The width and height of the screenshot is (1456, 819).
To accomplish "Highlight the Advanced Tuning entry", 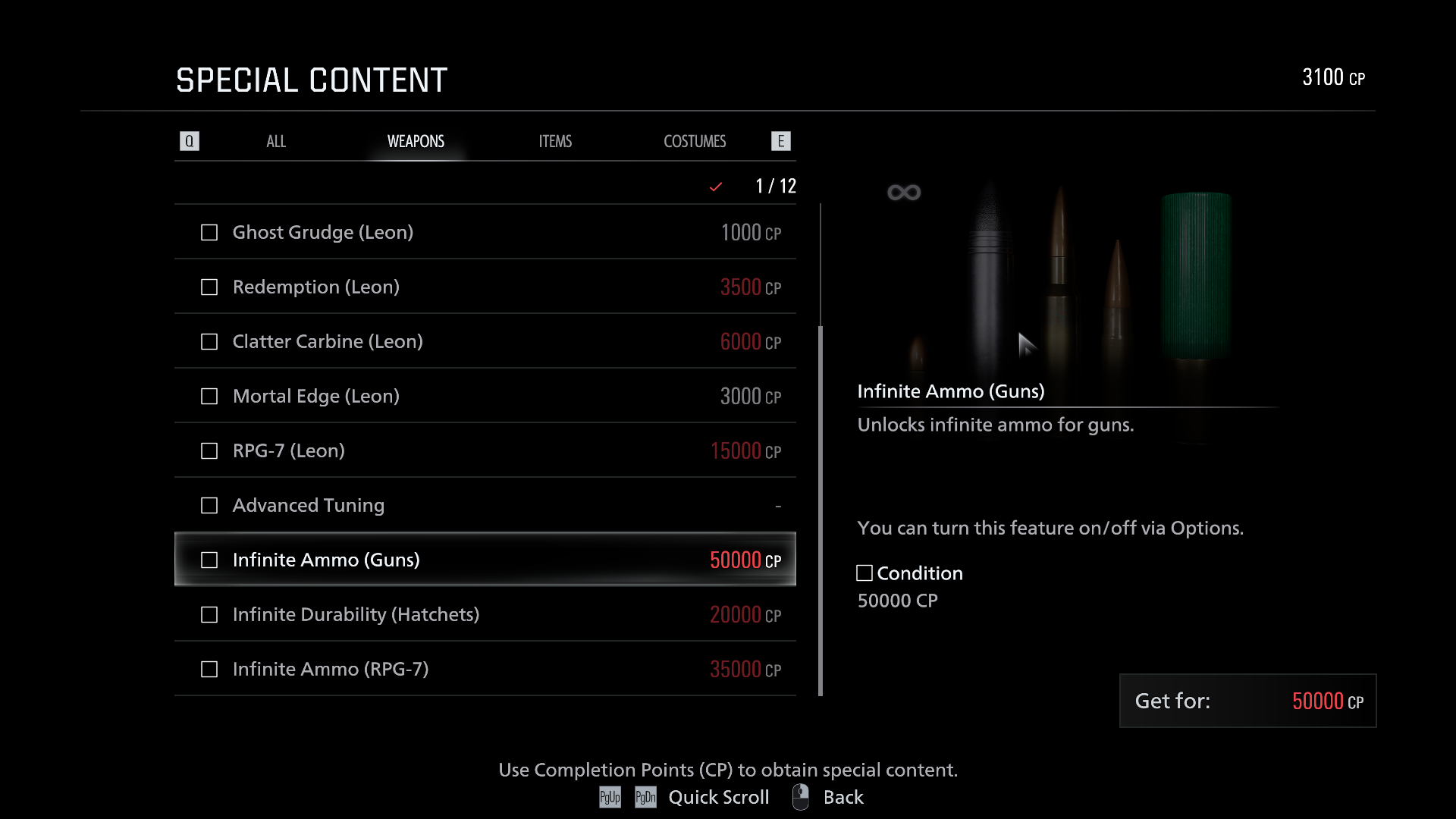I will point(485,505).
